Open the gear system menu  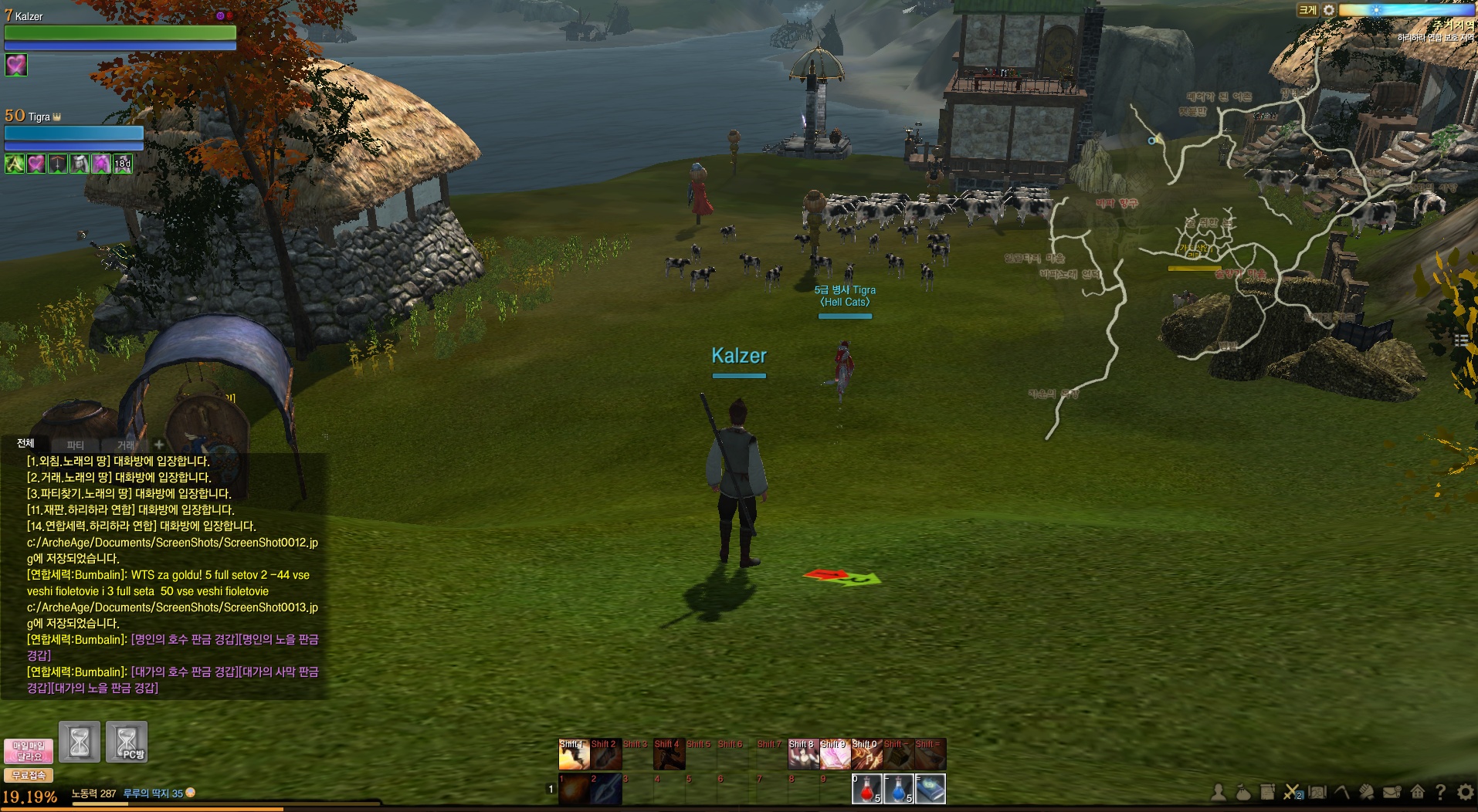(1465, 792)
